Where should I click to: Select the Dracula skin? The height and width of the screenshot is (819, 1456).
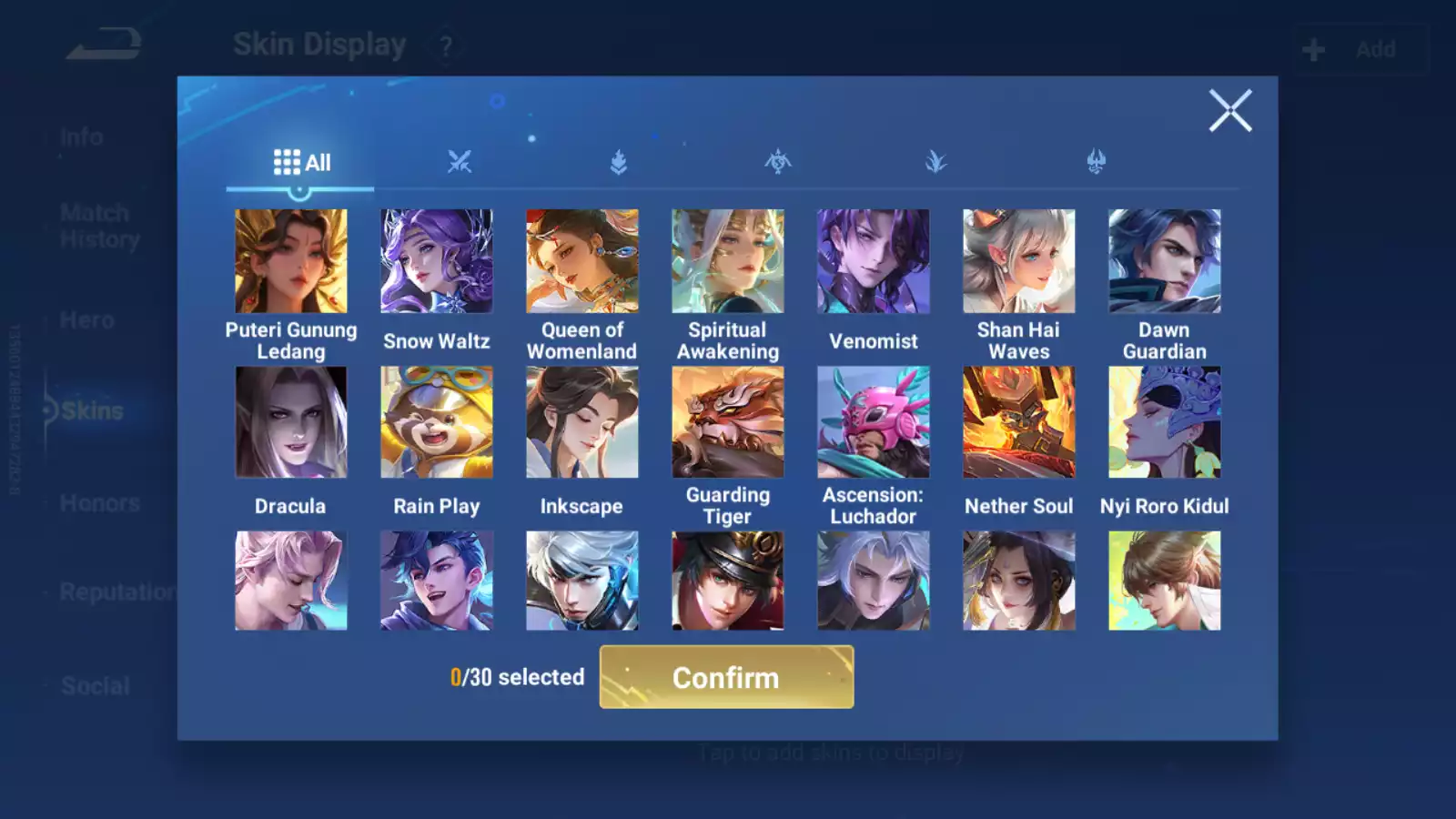291,422
